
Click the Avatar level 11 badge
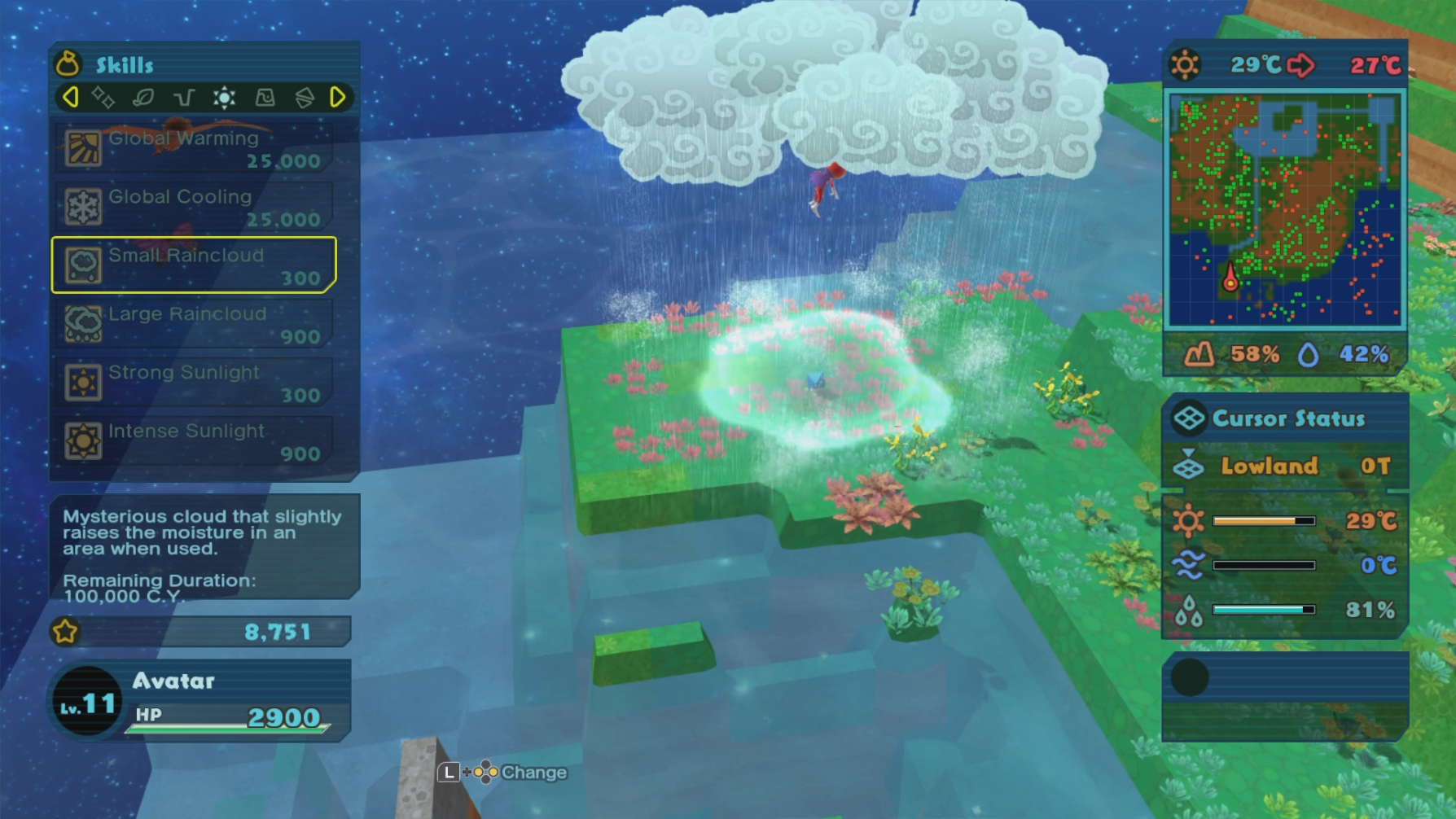pyautogui.click(x=87, y=702)
